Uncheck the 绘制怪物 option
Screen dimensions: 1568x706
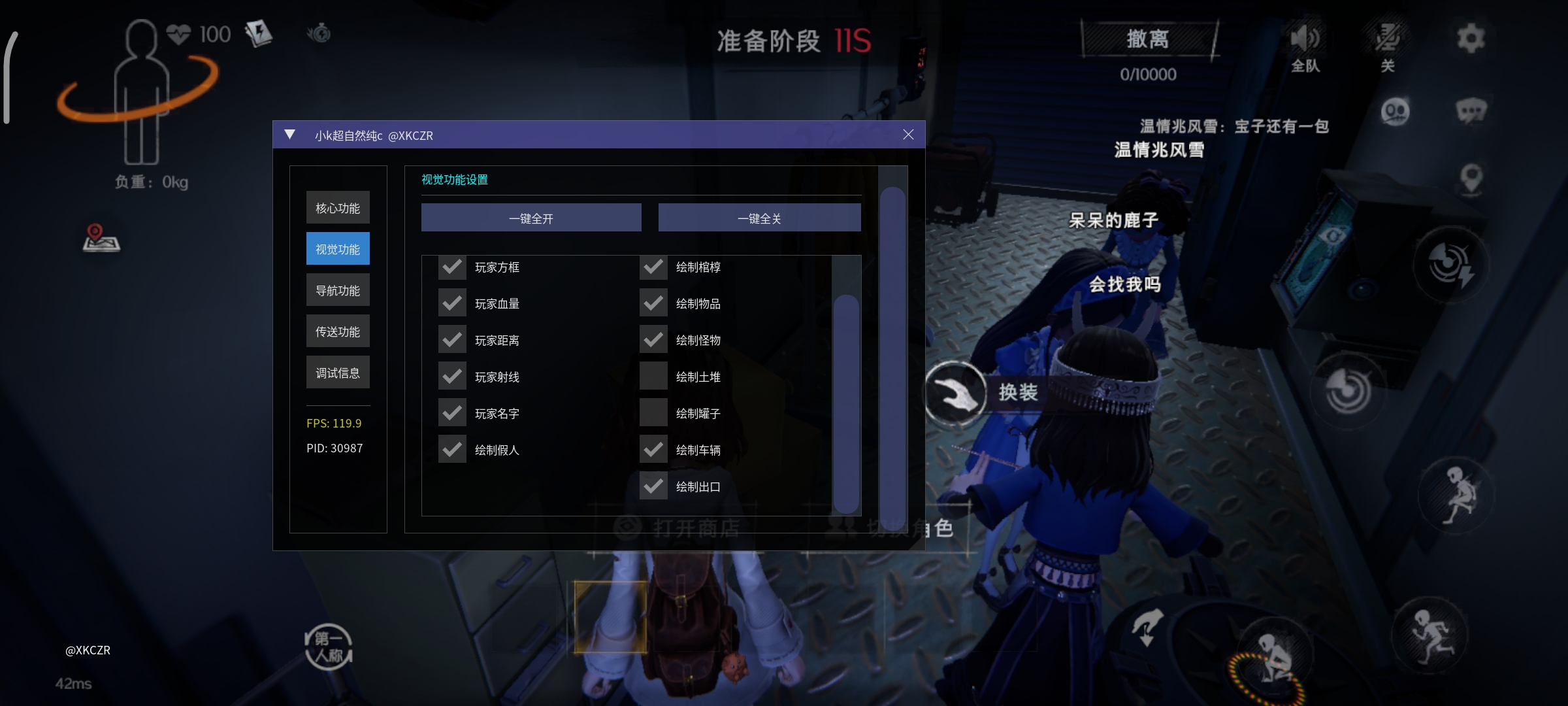(653, 341)
